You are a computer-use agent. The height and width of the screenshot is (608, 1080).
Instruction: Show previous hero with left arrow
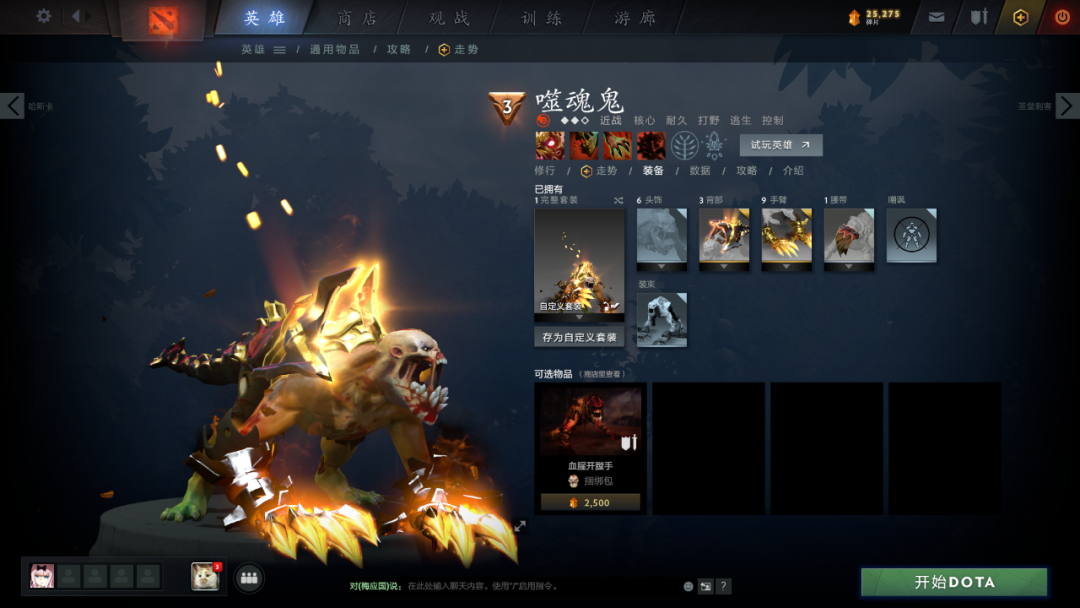(12, 105)
